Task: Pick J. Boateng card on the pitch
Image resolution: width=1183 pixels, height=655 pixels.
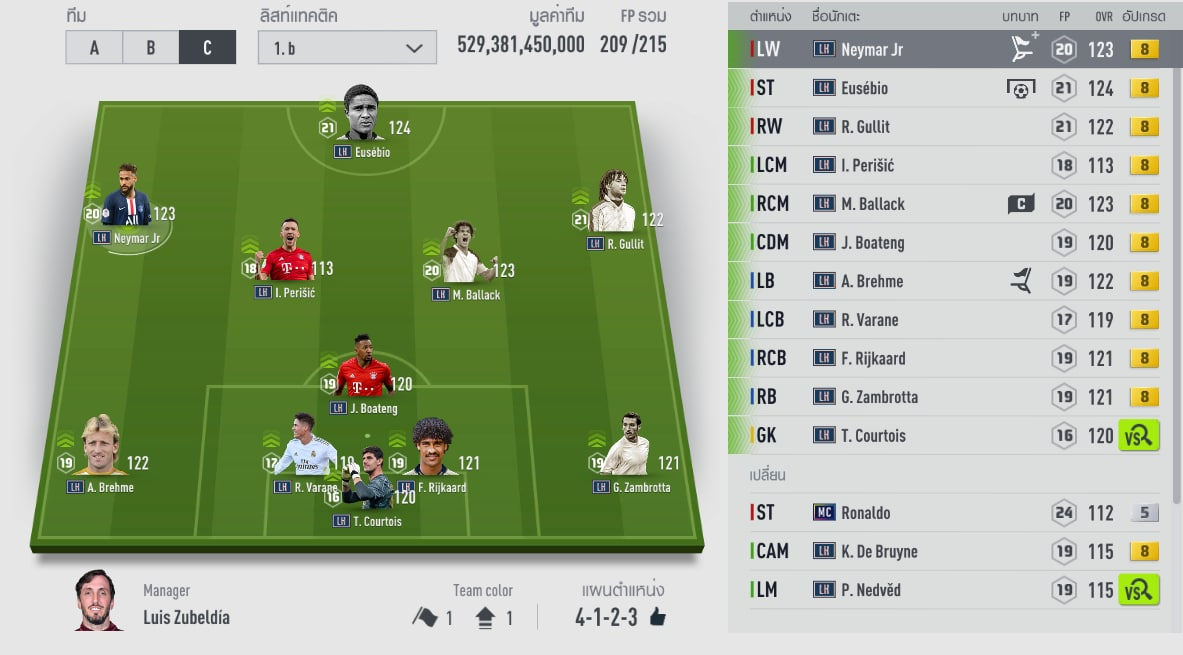Action: click(364, 372)
